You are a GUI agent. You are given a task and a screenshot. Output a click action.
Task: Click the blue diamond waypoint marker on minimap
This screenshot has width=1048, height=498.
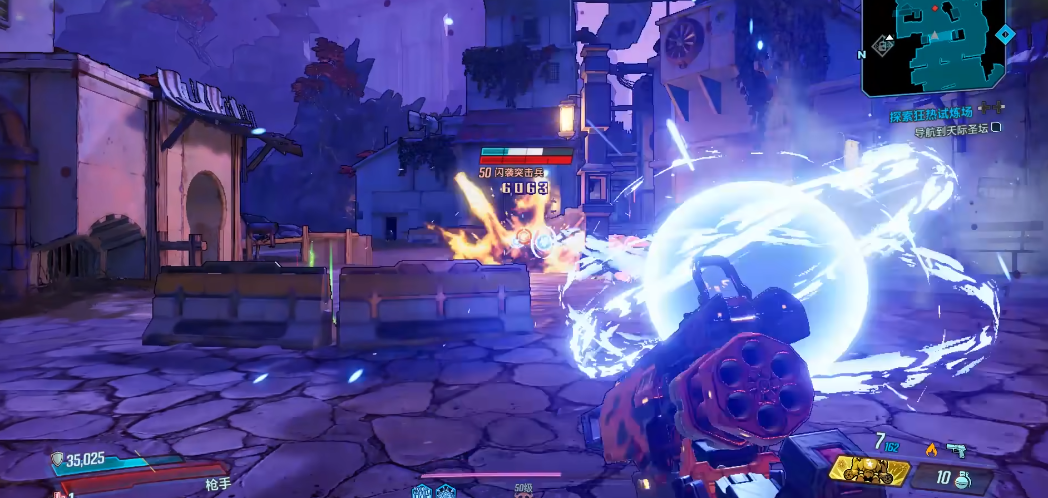(1006, 35)
